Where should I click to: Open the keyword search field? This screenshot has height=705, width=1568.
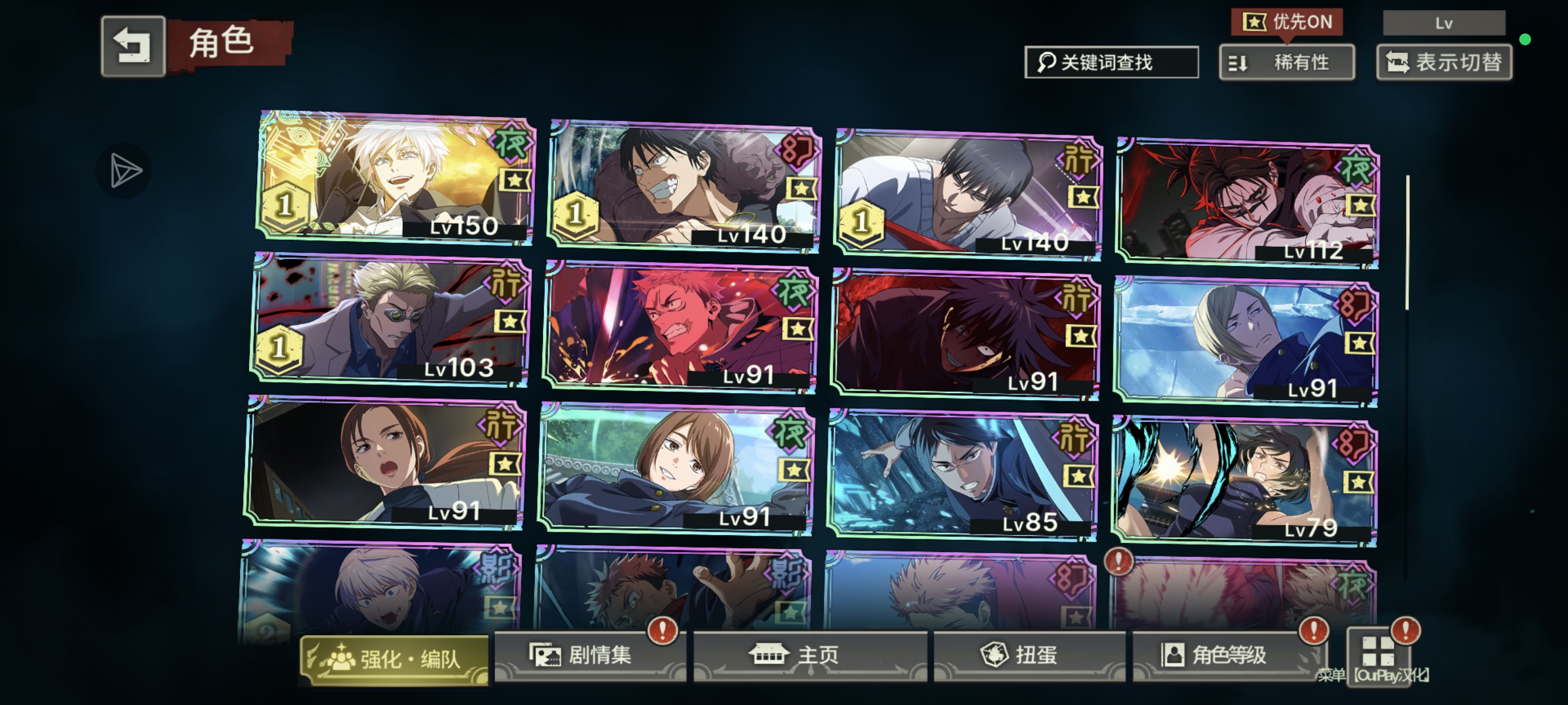point(1112,62)
